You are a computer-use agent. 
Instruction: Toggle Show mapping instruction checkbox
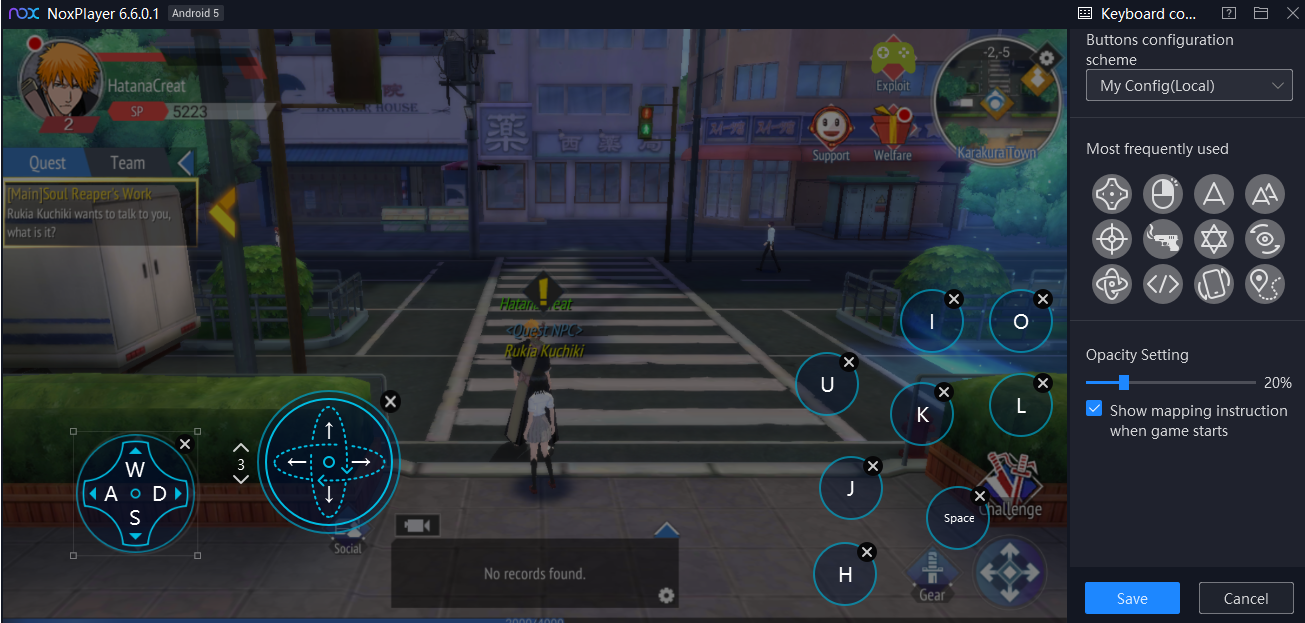(x=1094, y=410)
